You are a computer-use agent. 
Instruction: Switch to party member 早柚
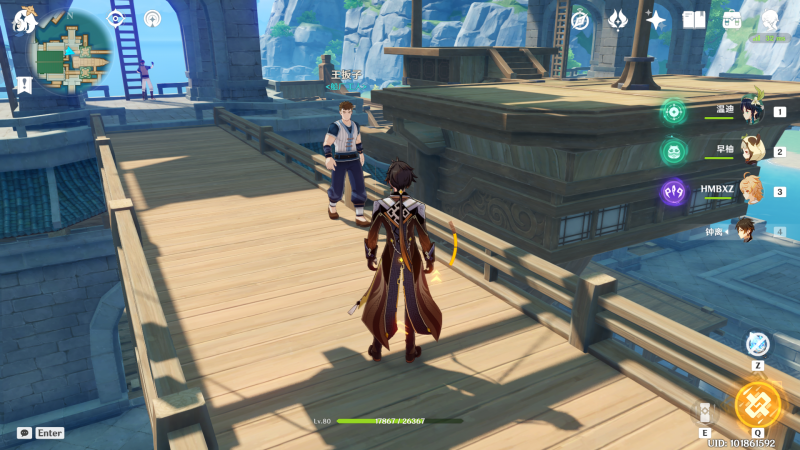pyautogui.click(x=750, y=150)
